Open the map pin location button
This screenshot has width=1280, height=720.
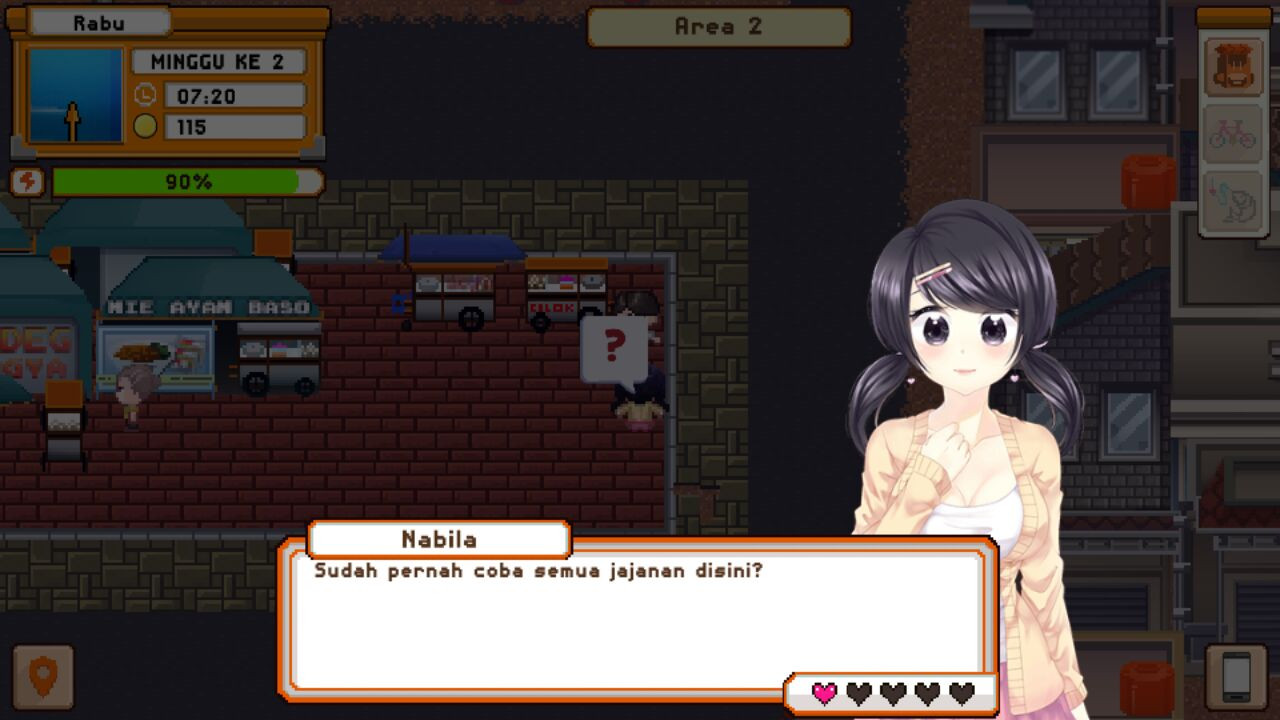click(x=43, y=678)
